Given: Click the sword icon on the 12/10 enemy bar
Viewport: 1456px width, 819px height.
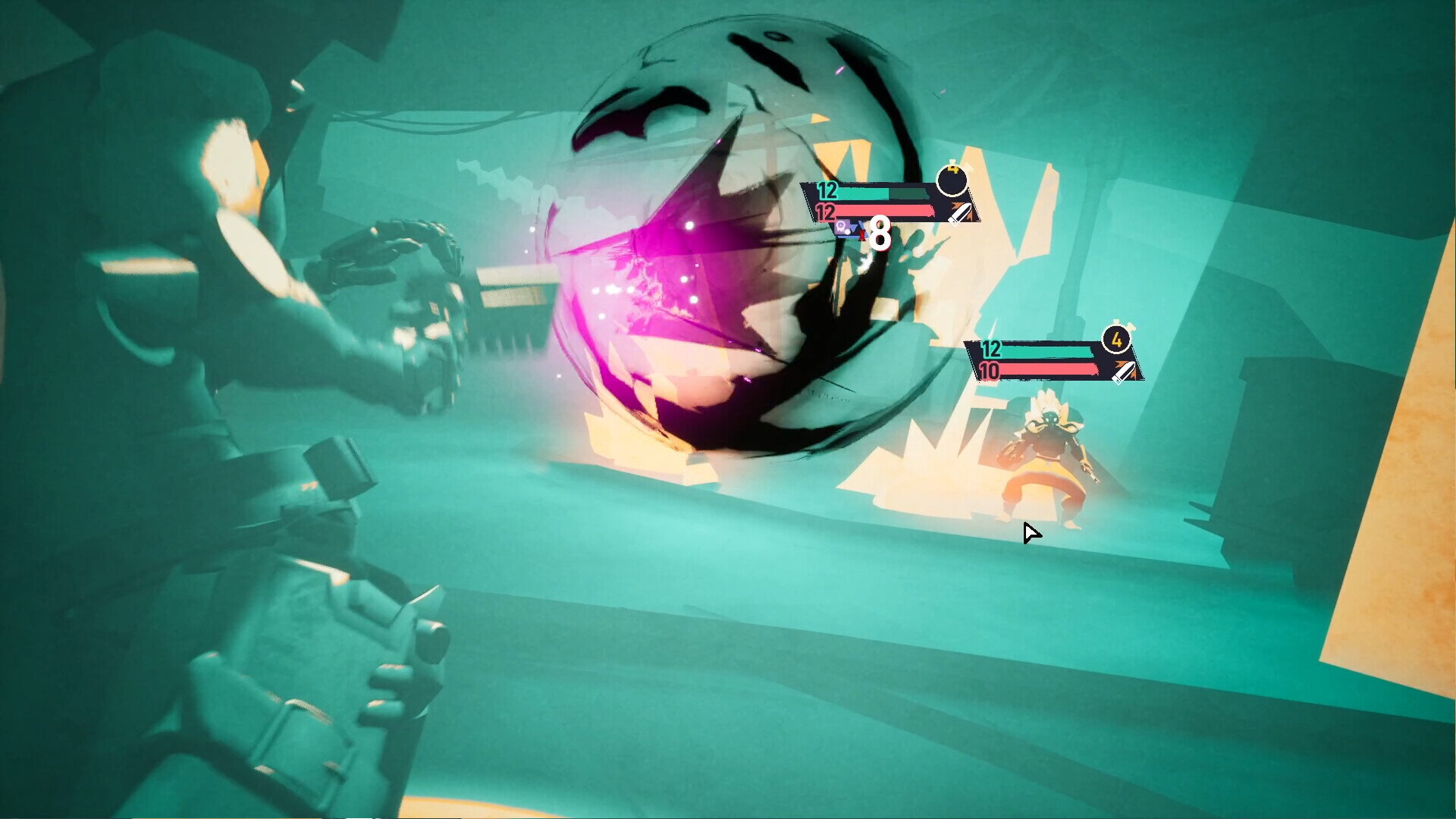Looking at the screenshot, I should (1124, 372).
